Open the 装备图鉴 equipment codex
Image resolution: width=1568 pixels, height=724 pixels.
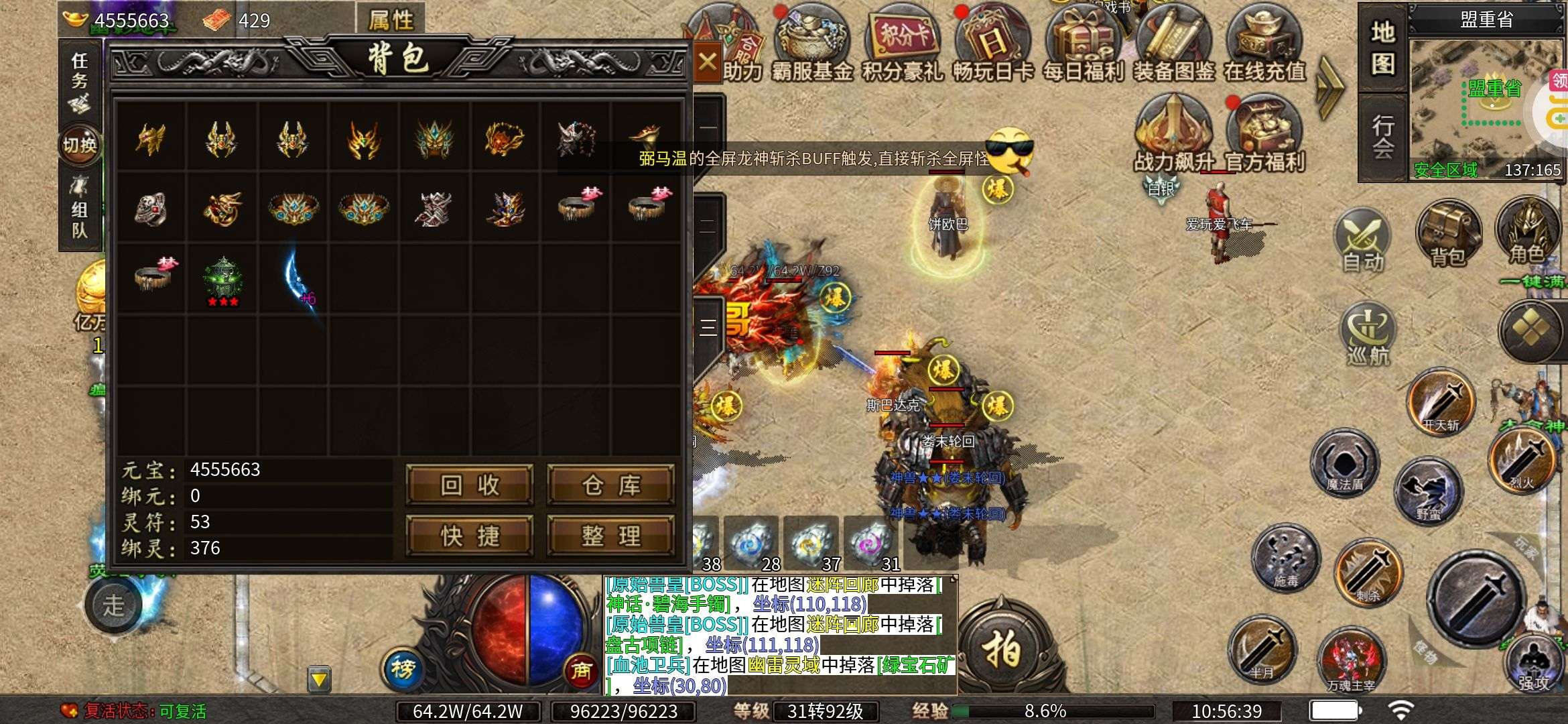1173,44
